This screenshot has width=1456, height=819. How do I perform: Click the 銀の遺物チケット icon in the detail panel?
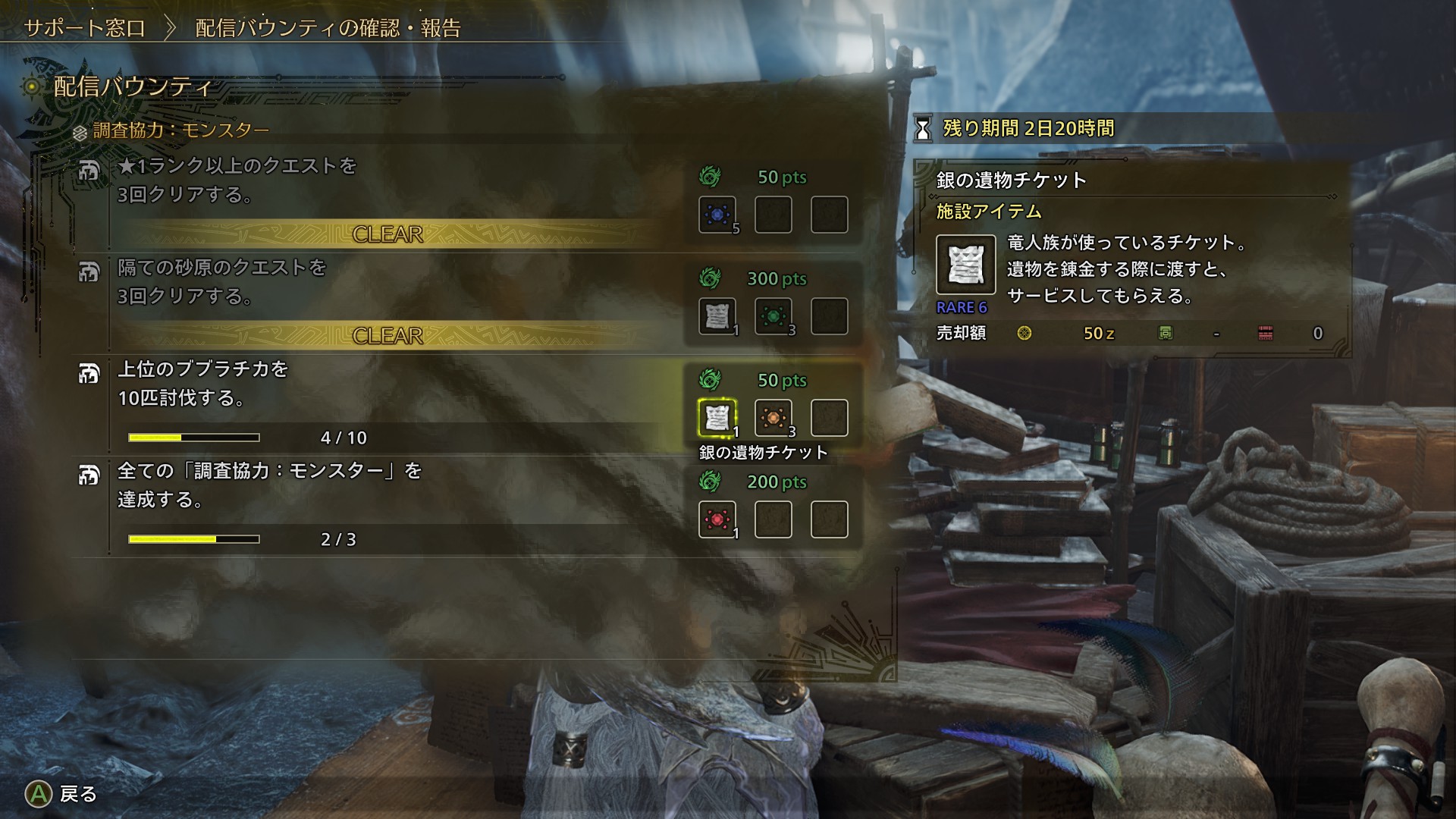[965, 265]
